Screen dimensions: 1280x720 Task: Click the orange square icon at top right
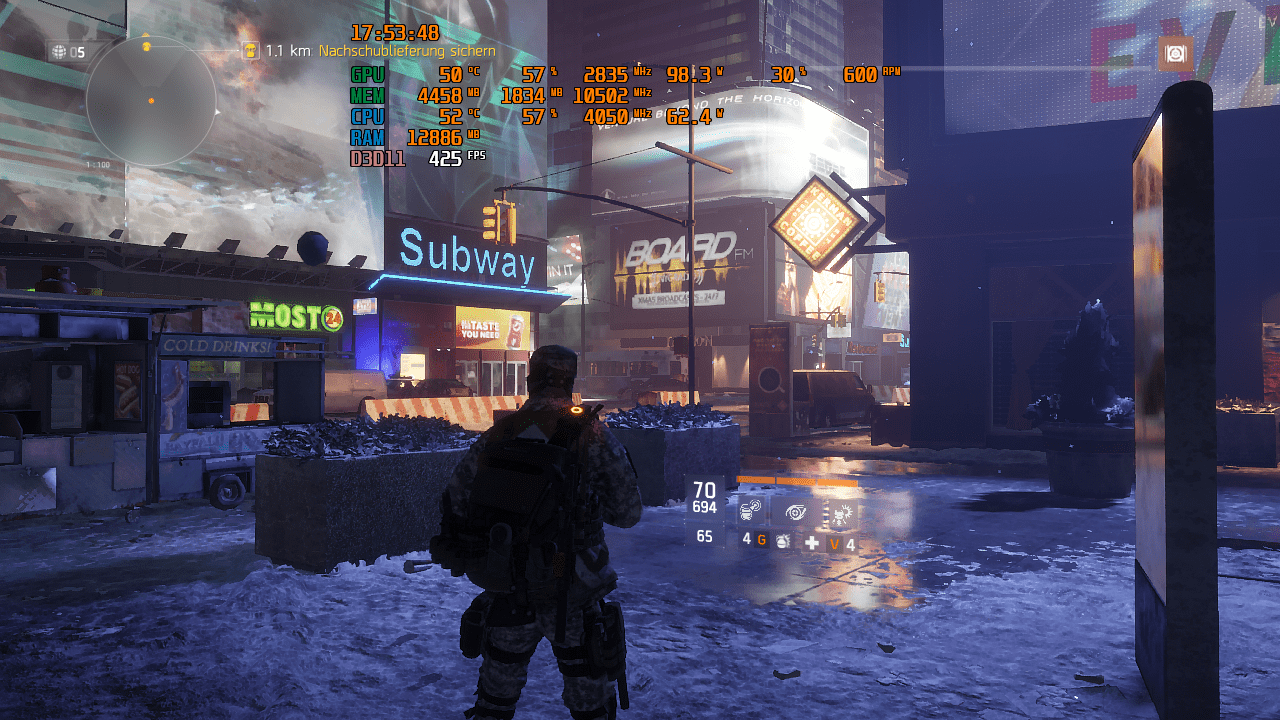(x=1176, y=53)
